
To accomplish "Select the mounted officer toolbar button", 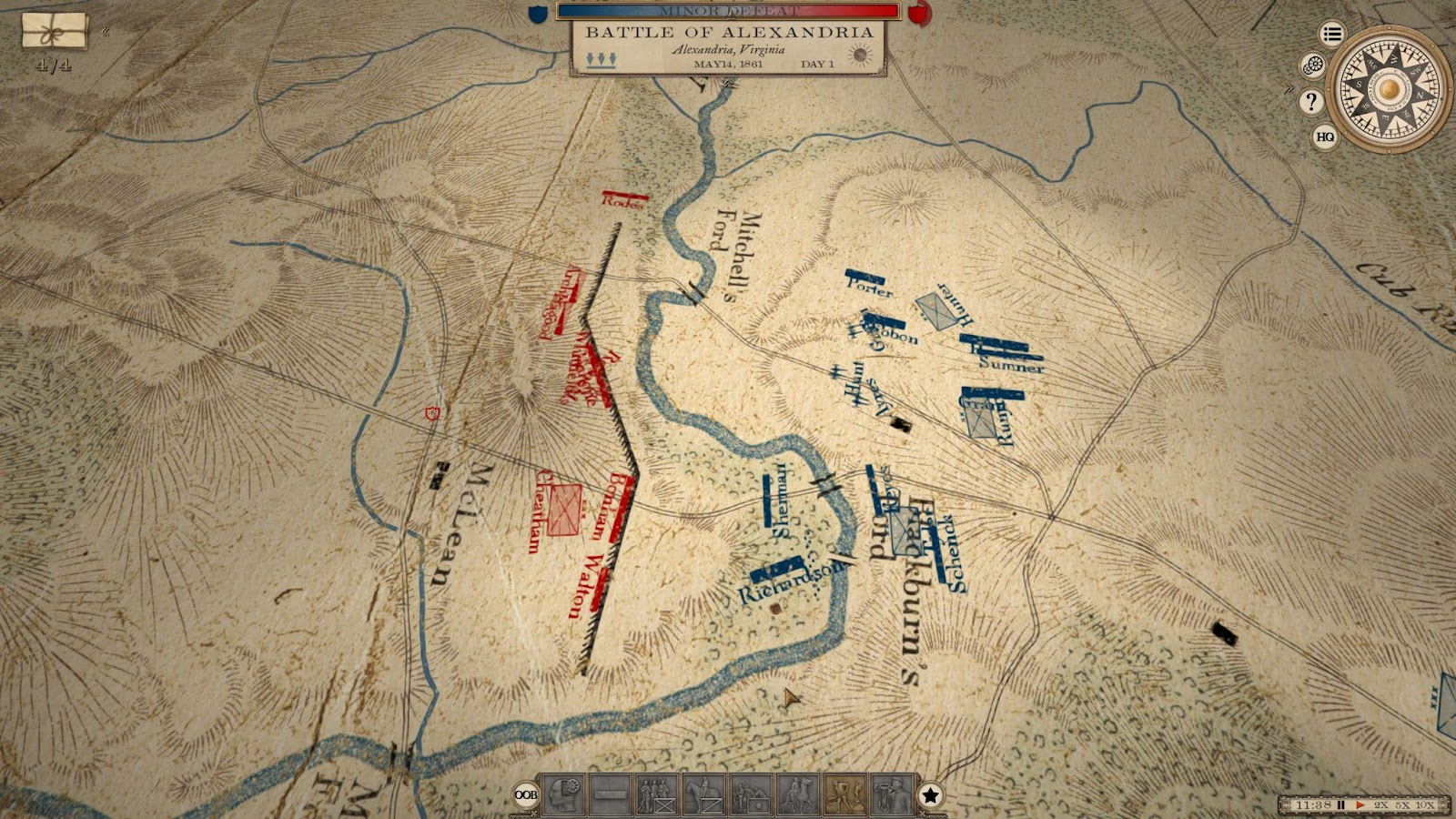I will click(798, 795).
